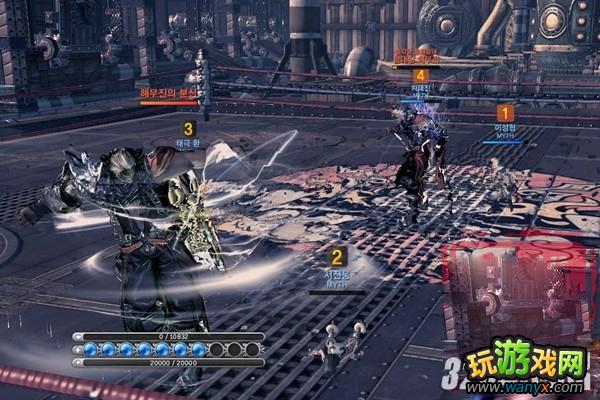600x400 pixels.
Task: Target the boss marked with number 3
Action: point(188,129)
